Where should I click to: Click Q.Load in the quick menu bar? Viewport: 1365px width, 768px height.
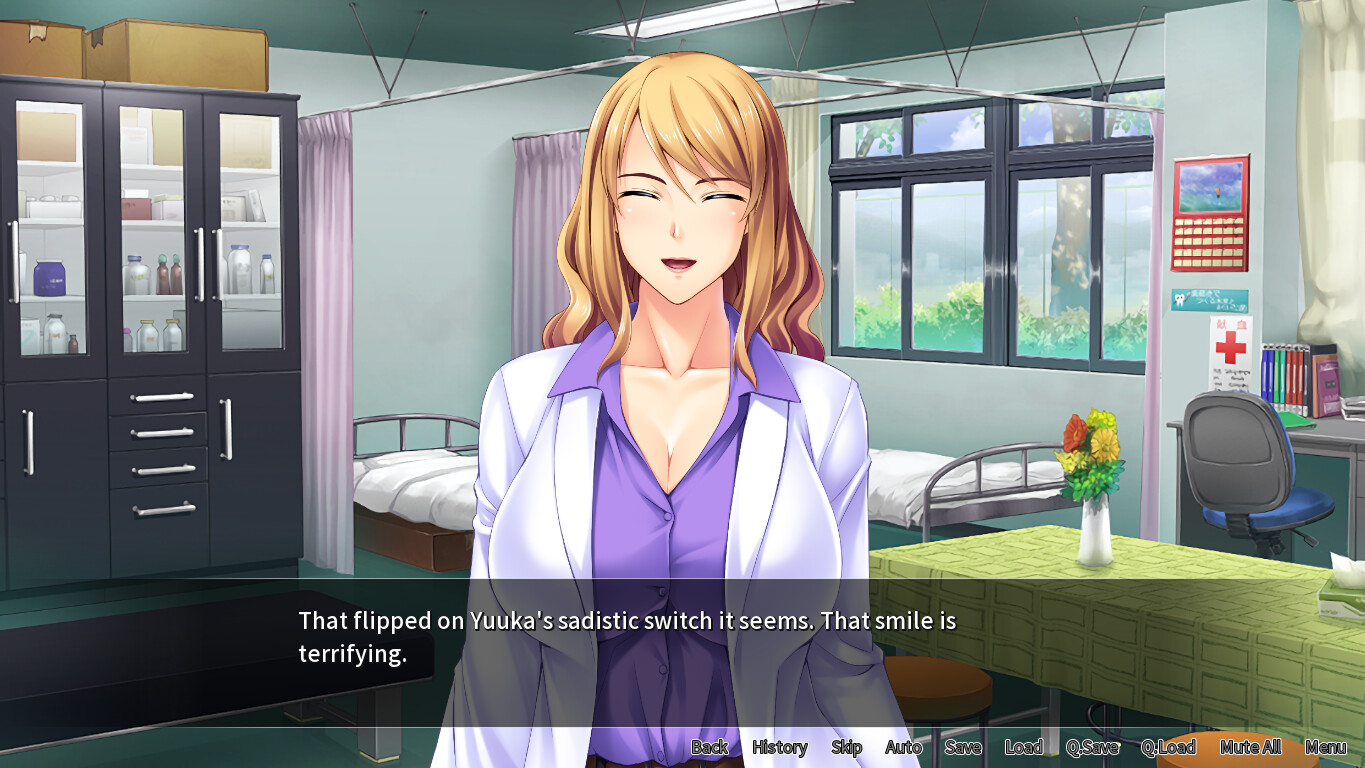coord(1169,747)
